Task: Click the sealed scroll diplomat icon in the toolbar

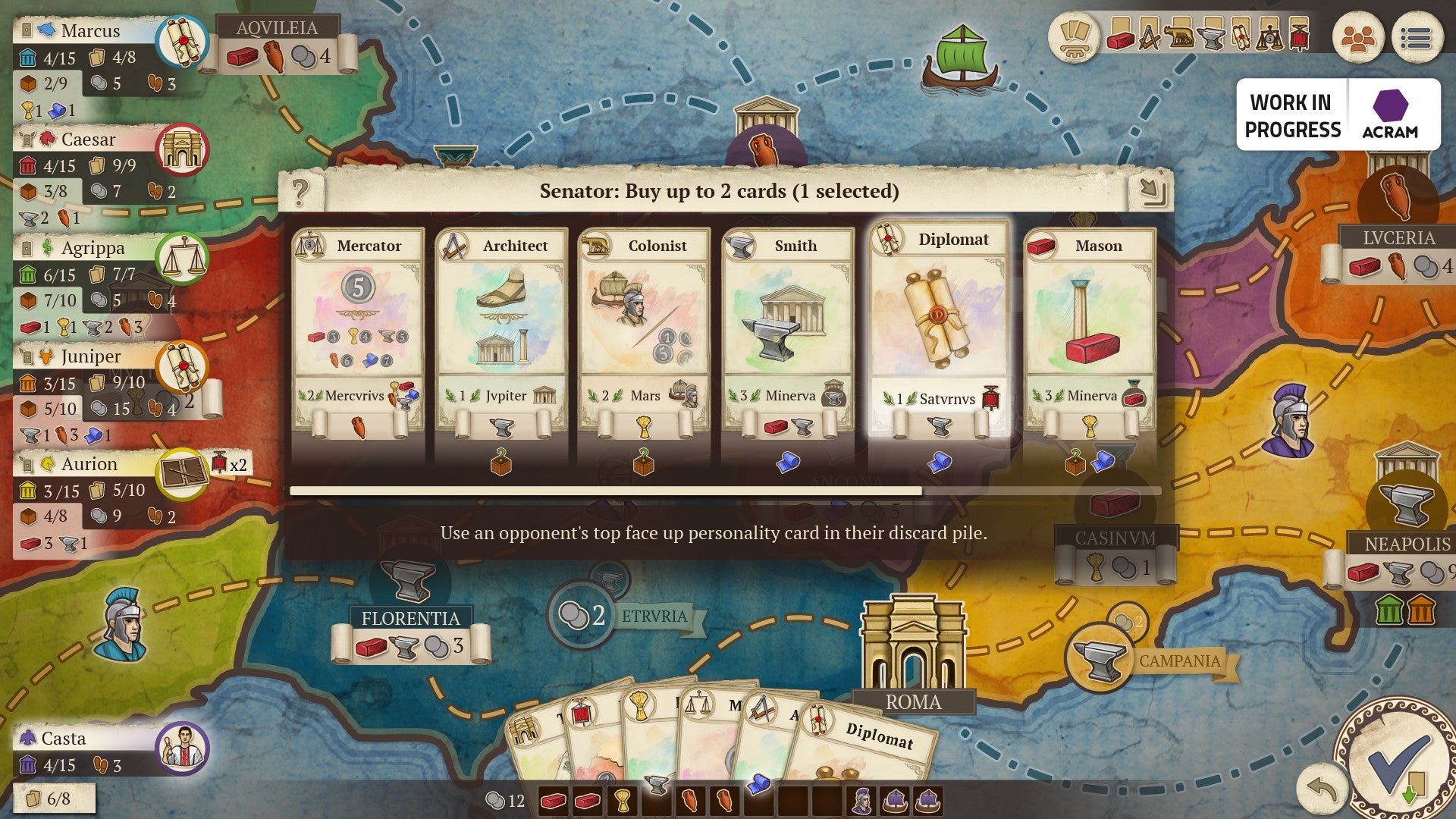Action: (x=1241, y=38)
